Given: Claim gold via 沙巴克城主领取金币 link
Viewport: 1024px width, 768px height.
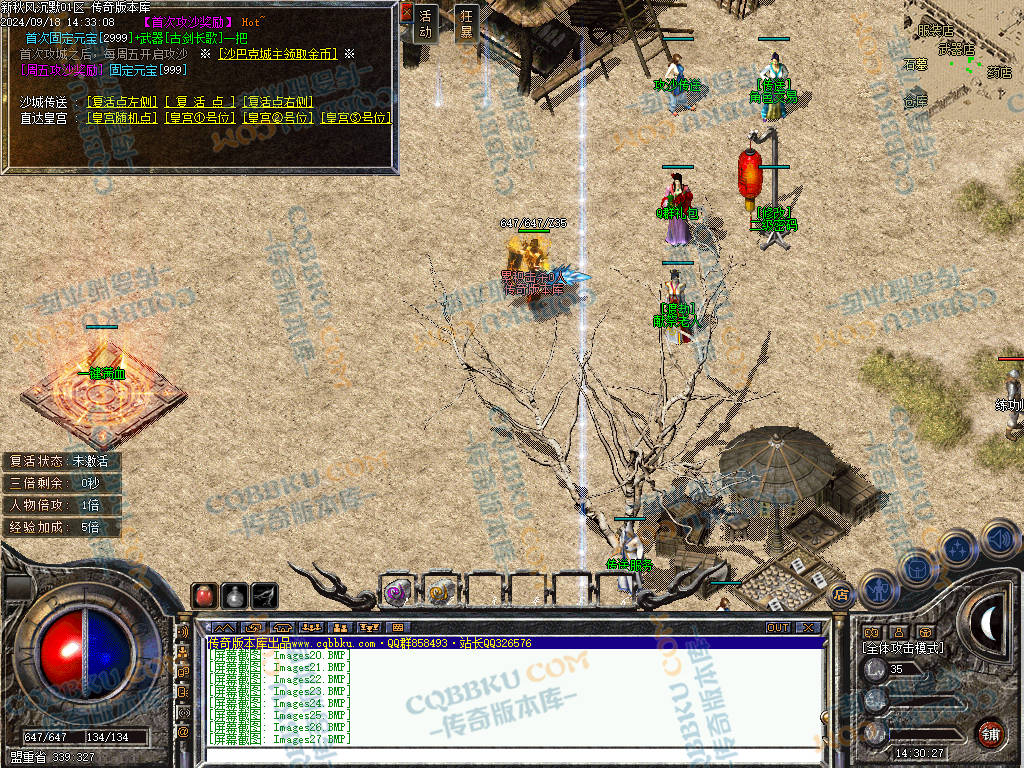Looking at the screenshot, I should pyautogui.click(x=277, y=54).
